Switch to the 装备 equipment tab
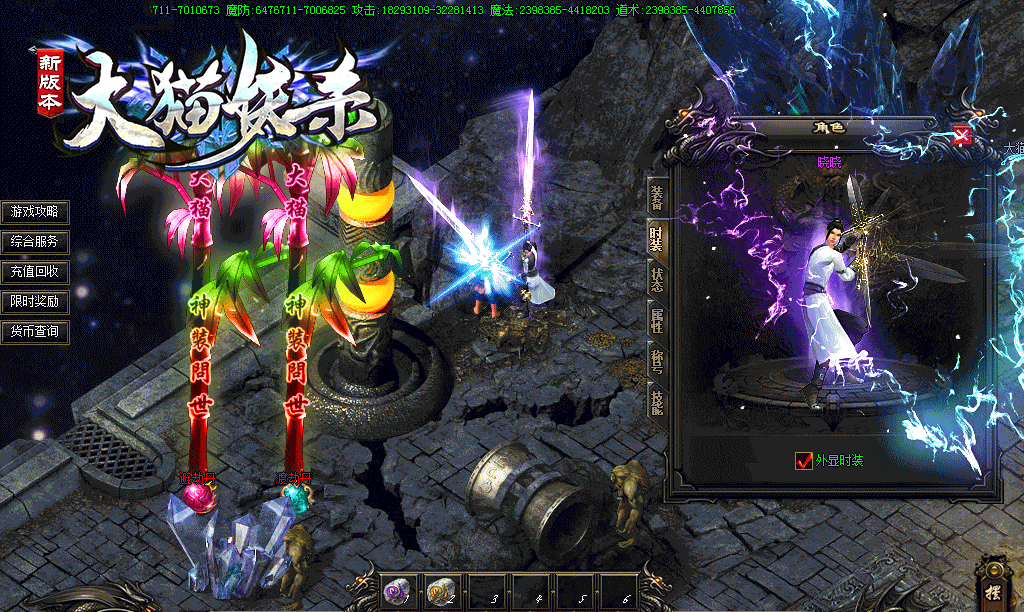1024x612 pixels. [x=656, y=195]
